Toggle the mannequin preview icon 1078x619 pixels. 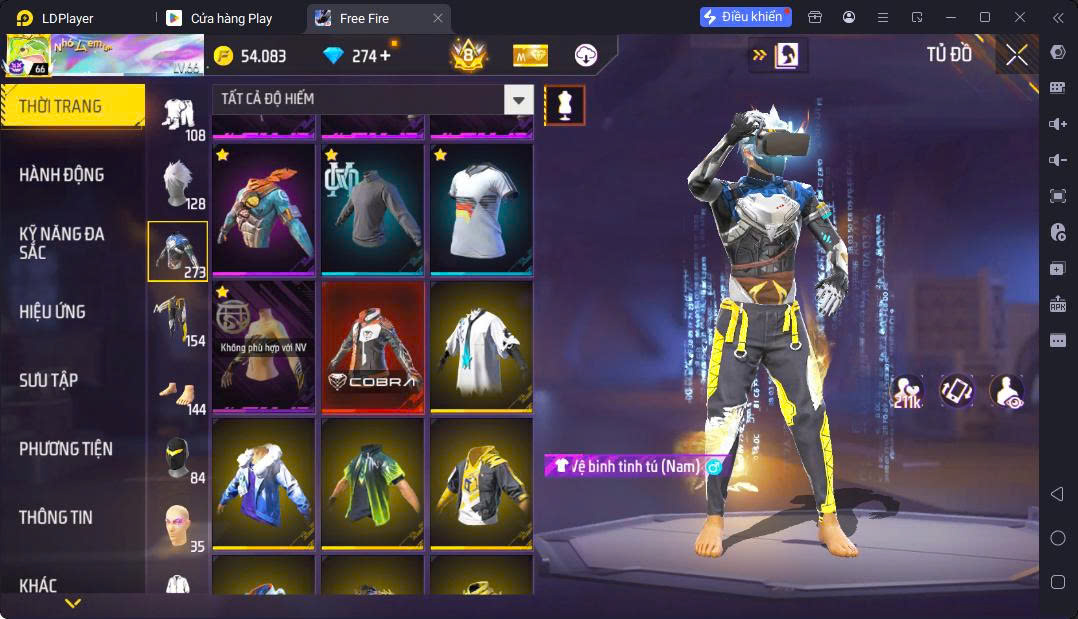click(x=565, y=105)
